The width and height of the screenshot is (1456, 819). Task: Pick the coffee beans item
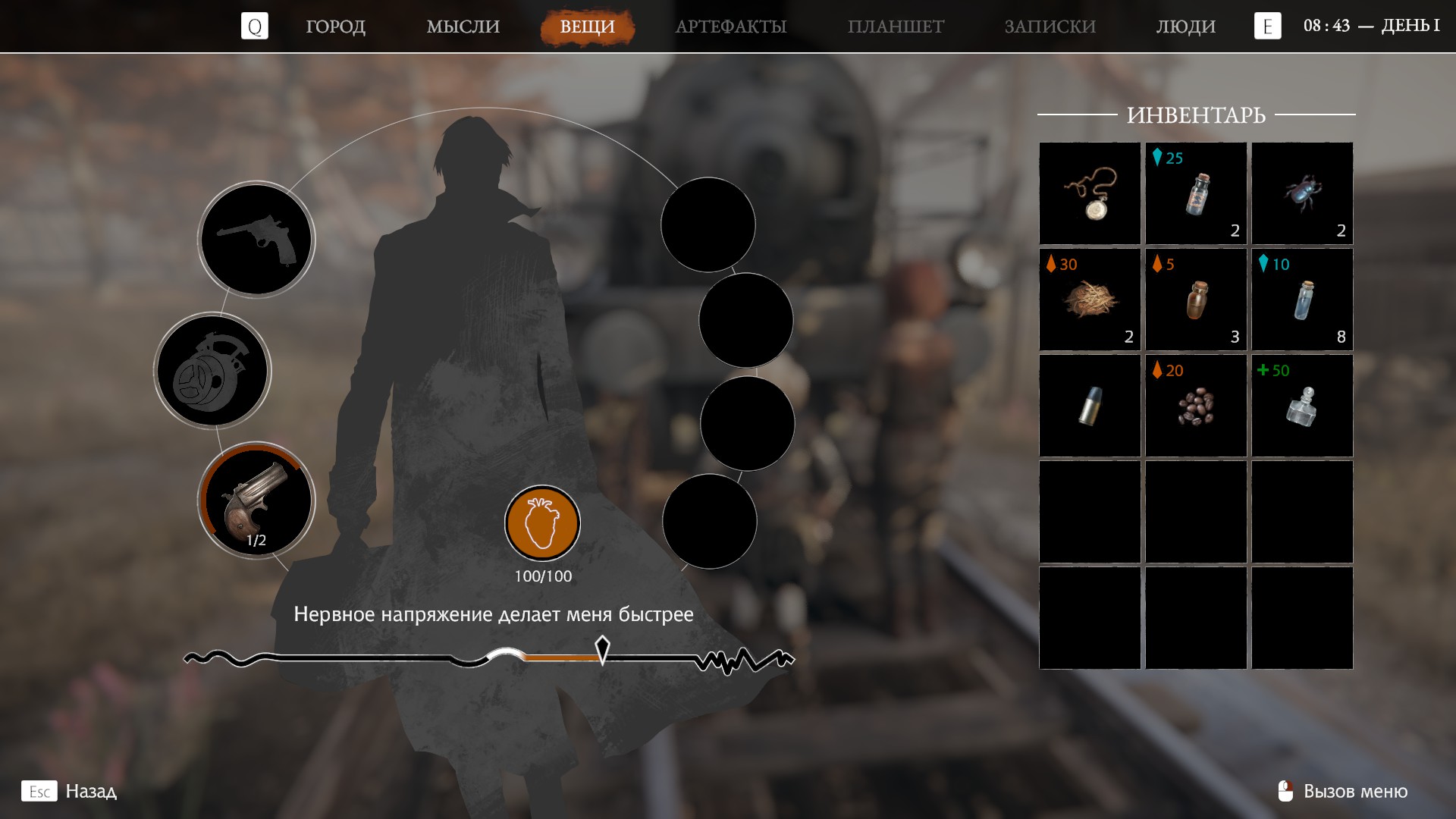(1196, 406)
